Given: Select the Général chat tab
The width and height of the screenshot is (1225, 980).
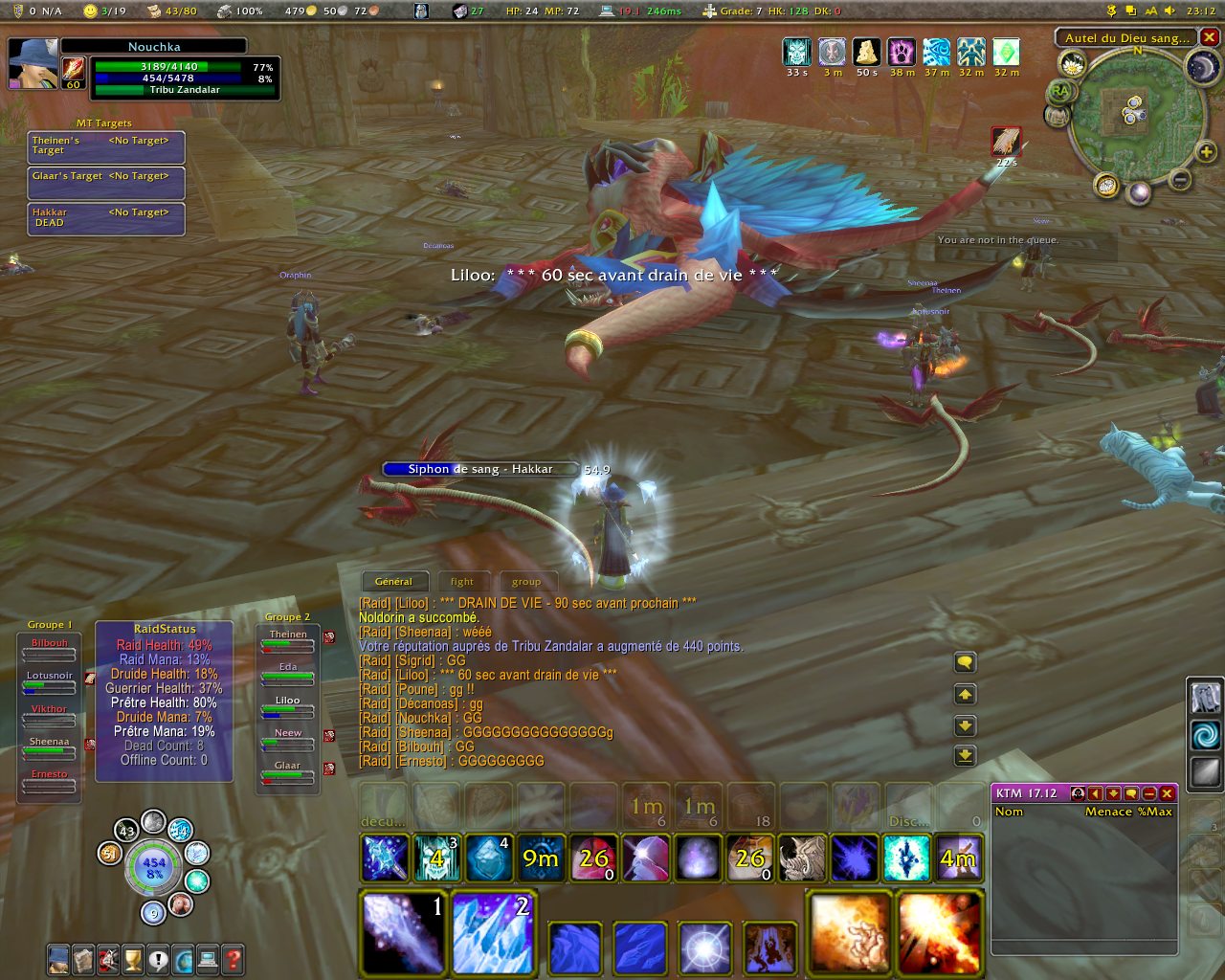Looking at the screenshot, I should 393,581.
